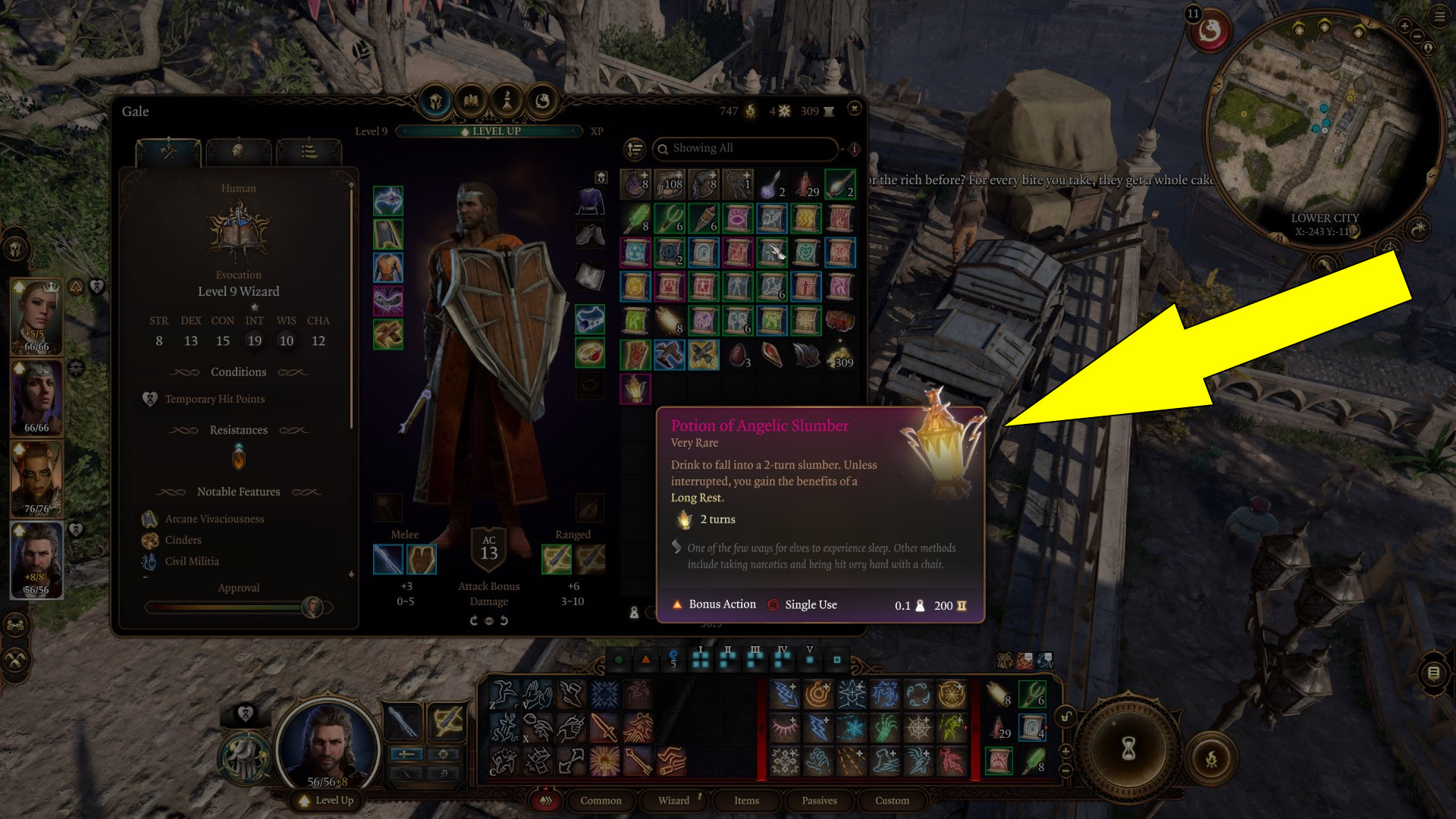
Task: Open the campfire rest button
Action: pyautogui.click(x=1211, y=758)
